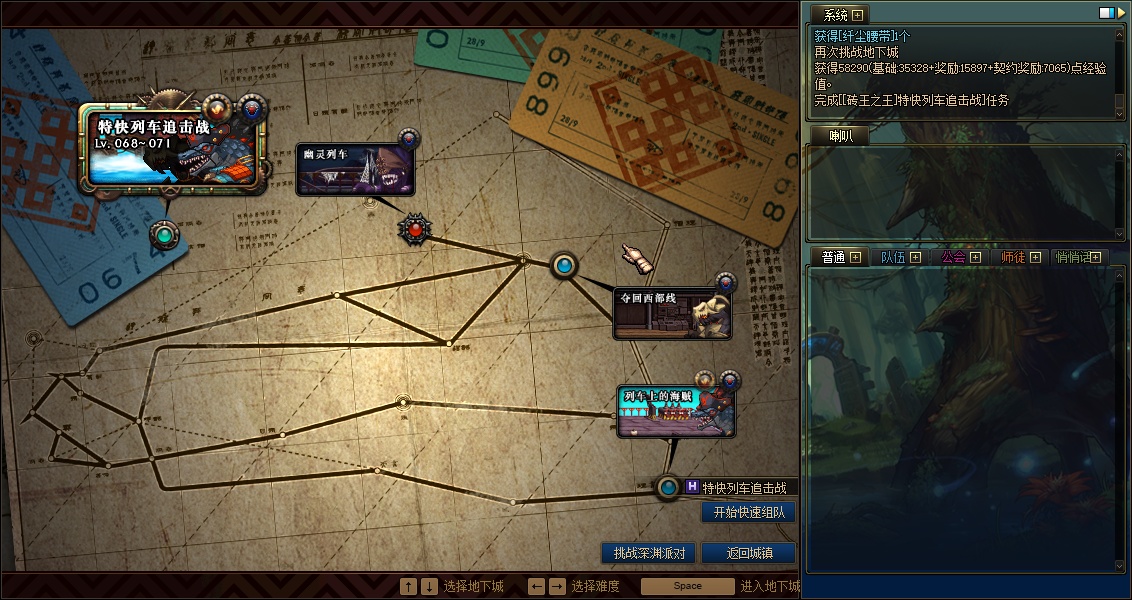Click the system log scroll-down arrow
Viewport: 1132px width, 600px height.
point(1120,115)
